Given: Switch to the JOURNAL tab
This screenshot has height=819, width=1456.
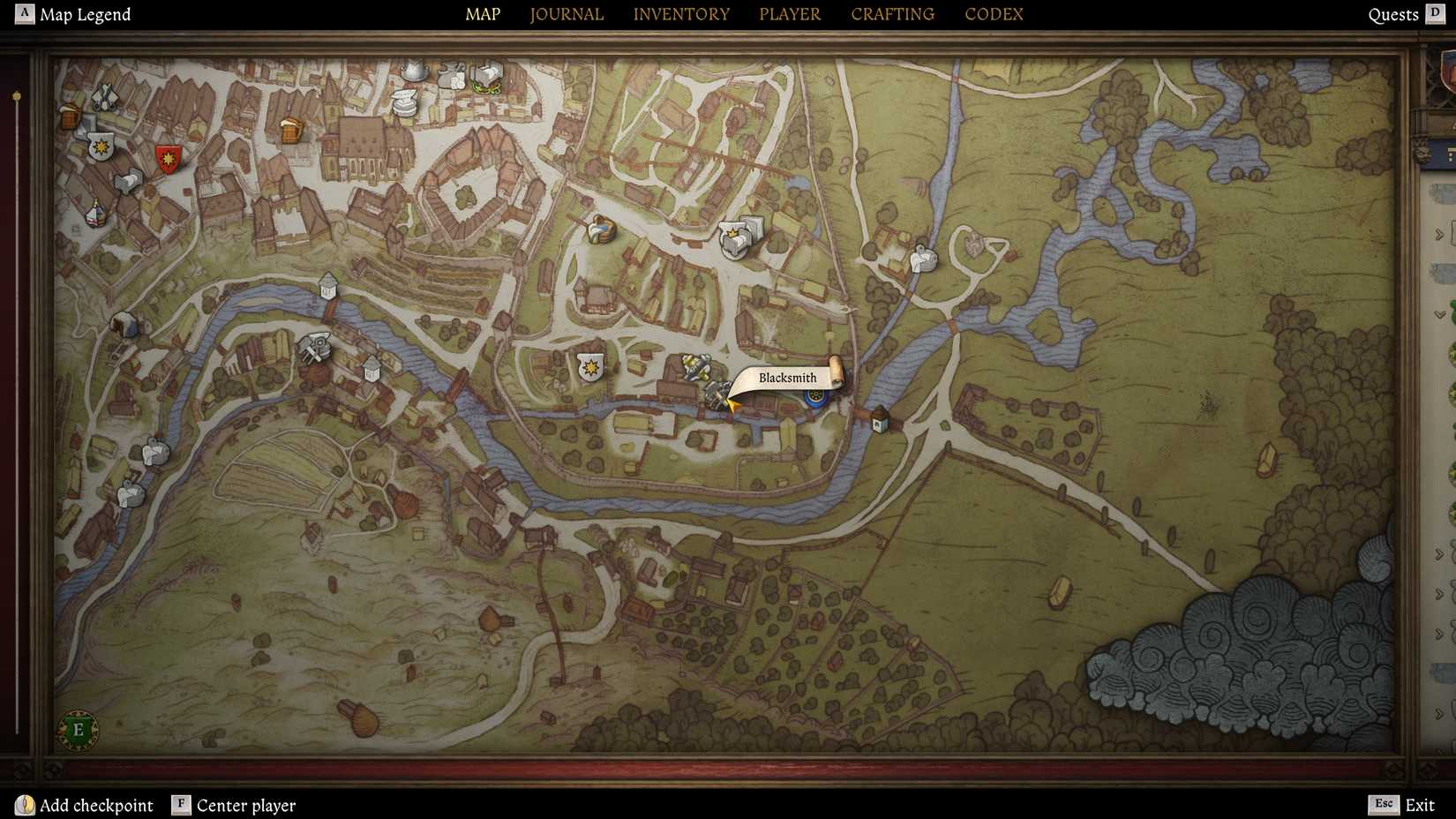Looking at the screenshot, I should tap(566, 14).
